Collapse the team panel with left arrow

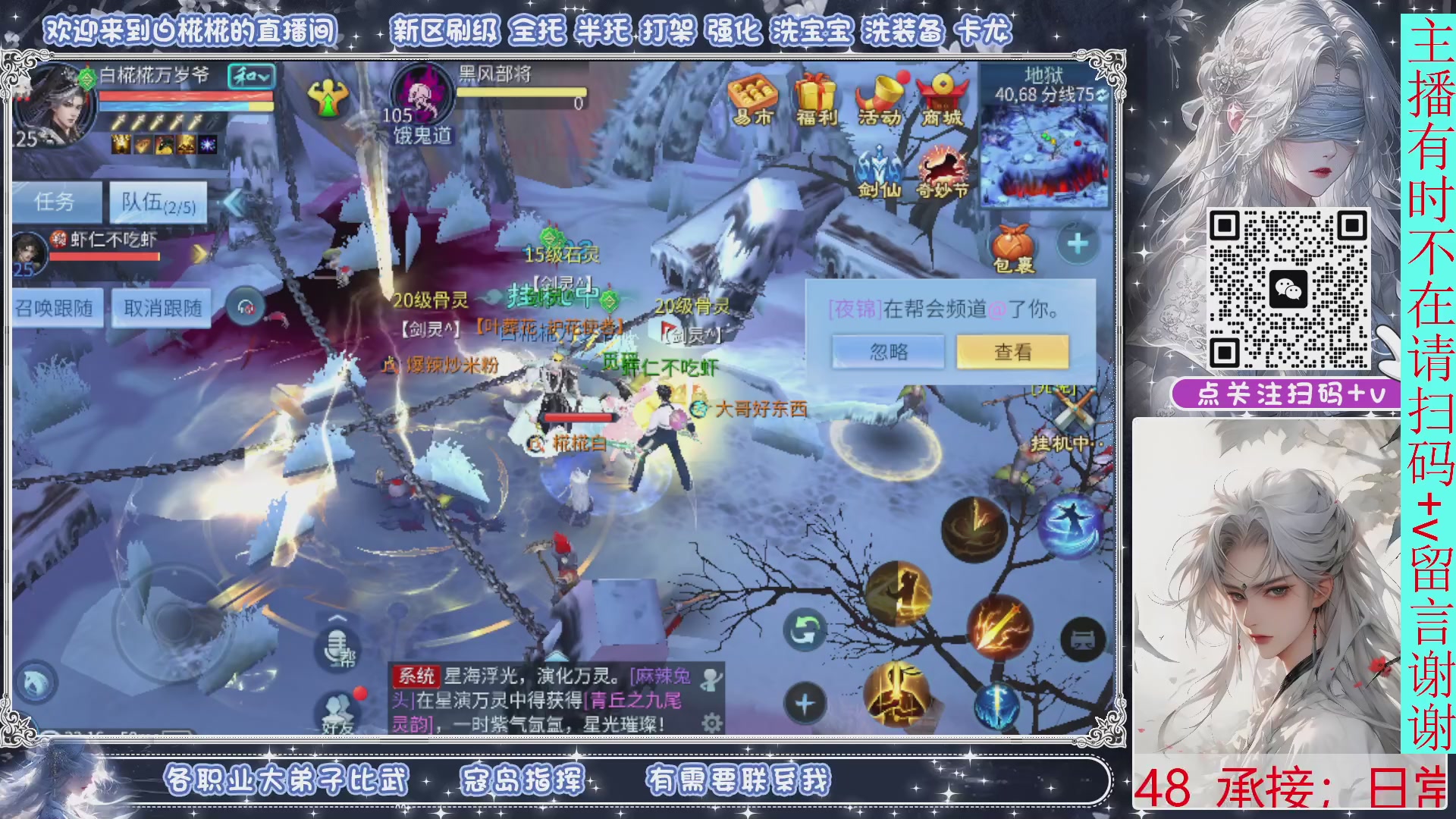click(x=233, y=202)
